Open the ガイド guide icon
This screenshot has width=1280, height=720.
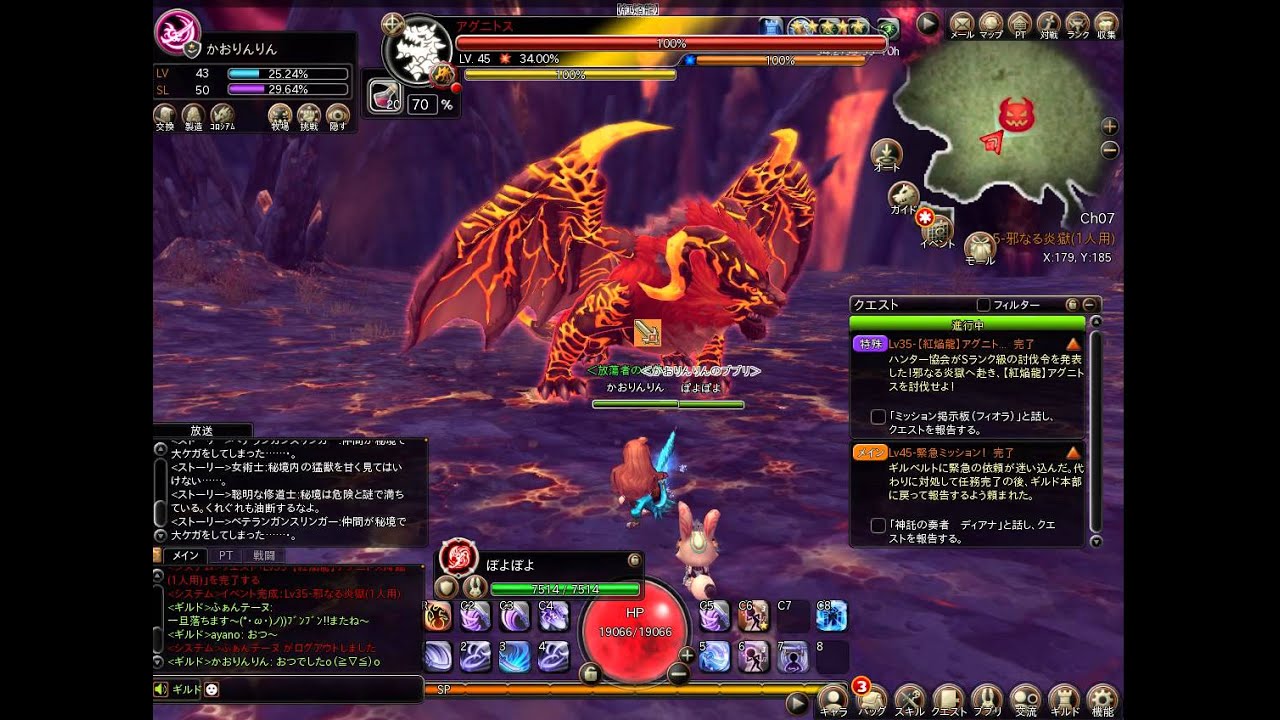pyautogui.click(x=903, y=195)
